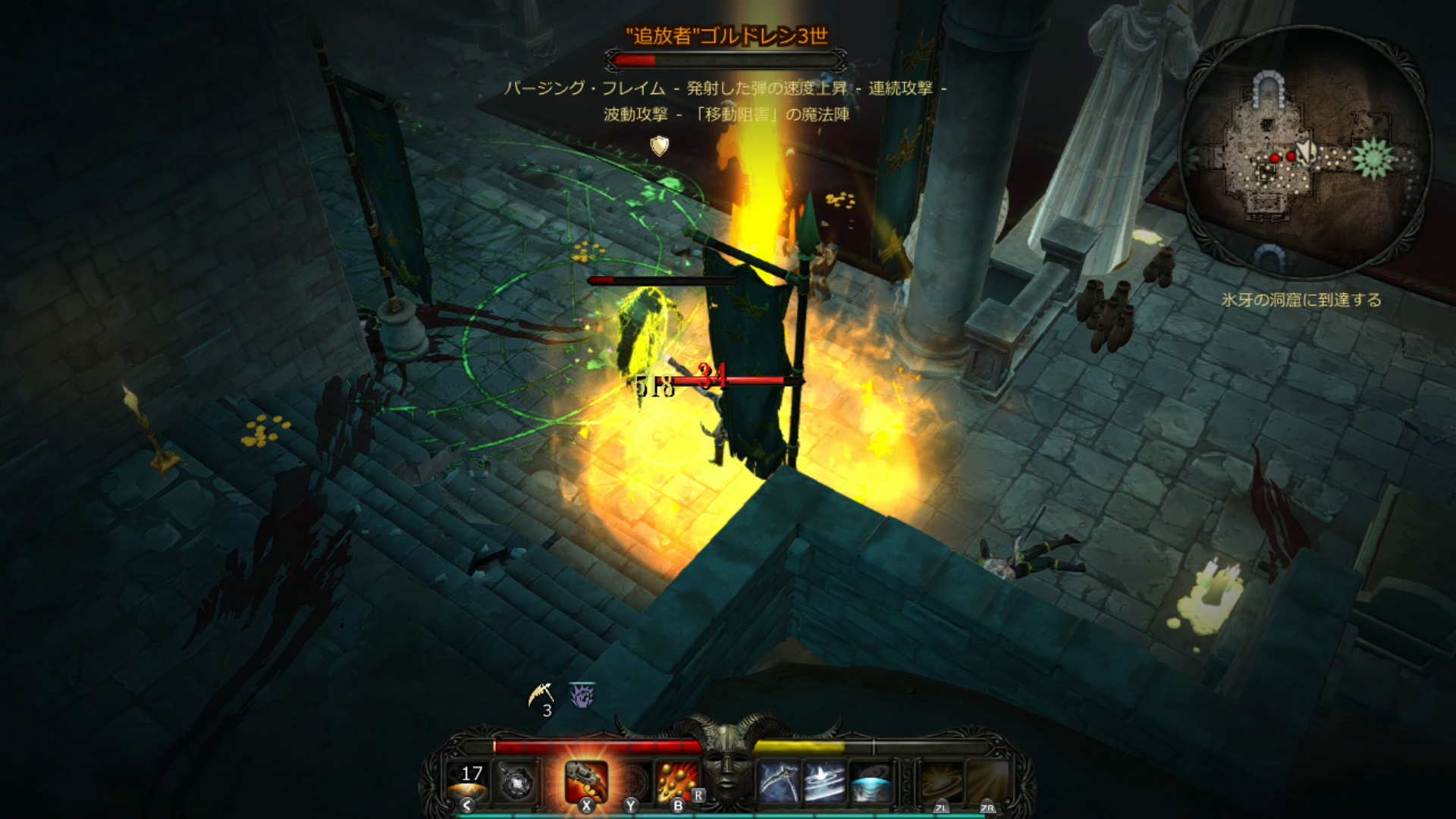Inspect the purple spiked fist status icon
Screen dimensions: 1456x819
tap(582, 695)
